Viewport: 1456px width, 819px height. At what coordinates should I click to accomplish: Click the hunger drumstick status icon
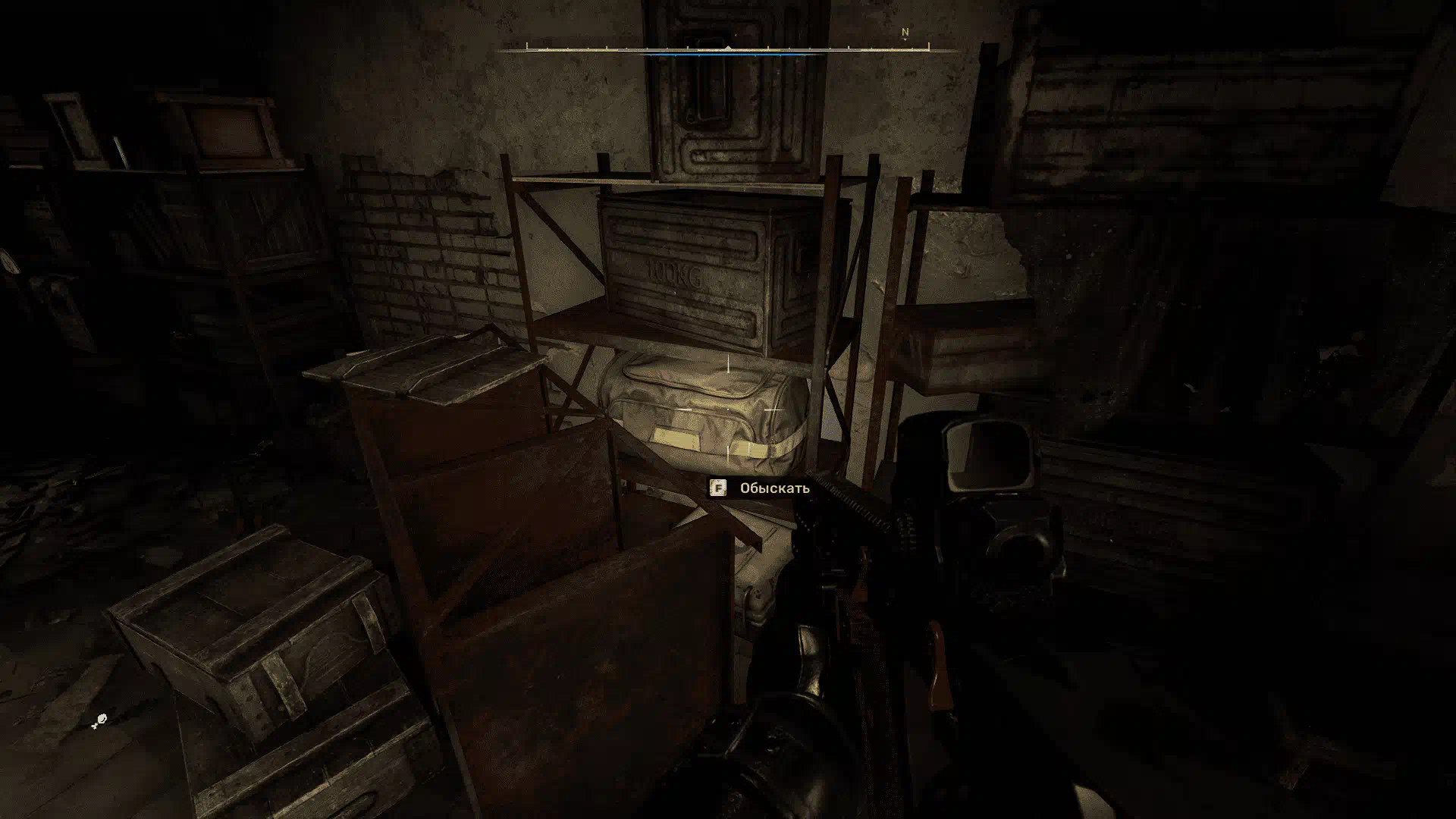[99, 721]
